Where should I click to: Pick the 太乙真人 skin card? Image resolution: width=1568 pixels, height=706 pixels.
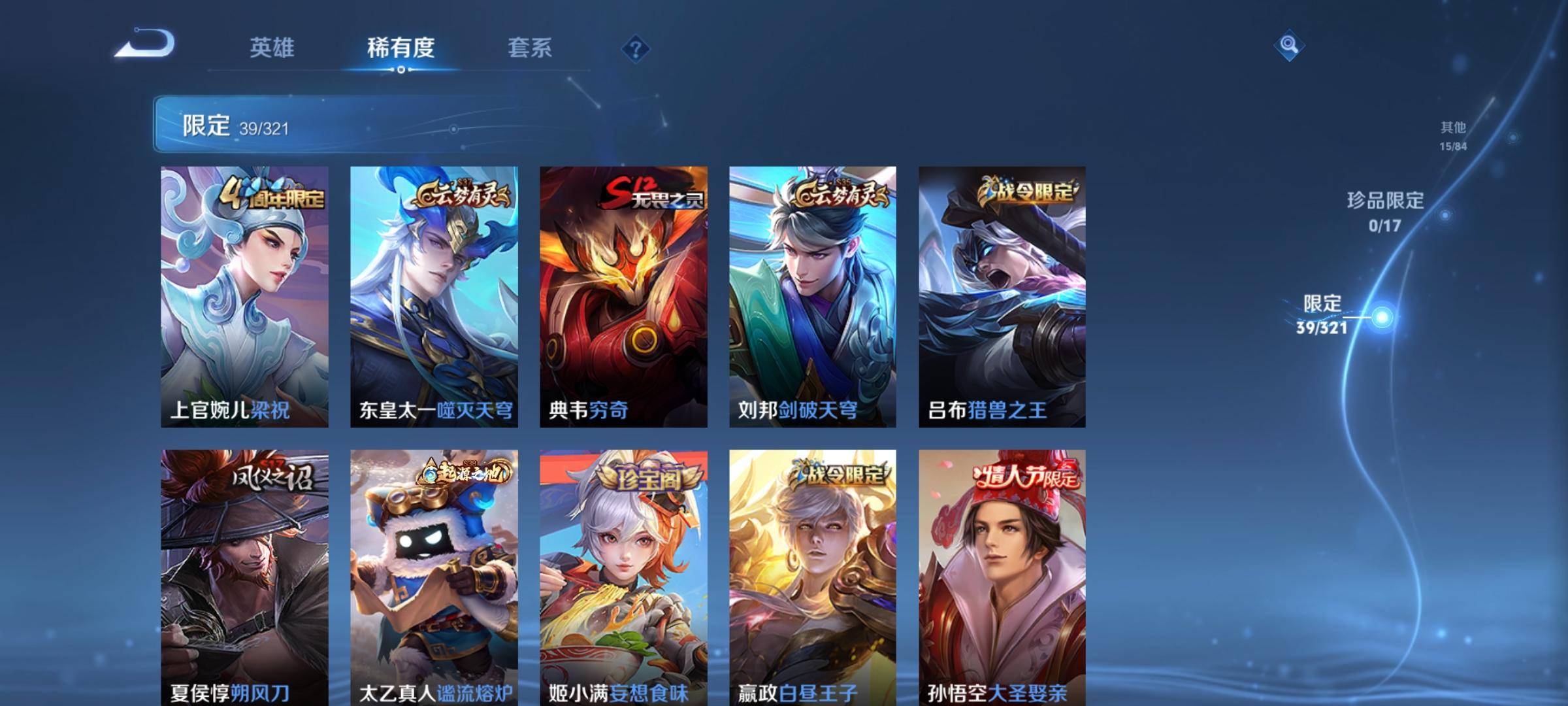pos(434,577)
